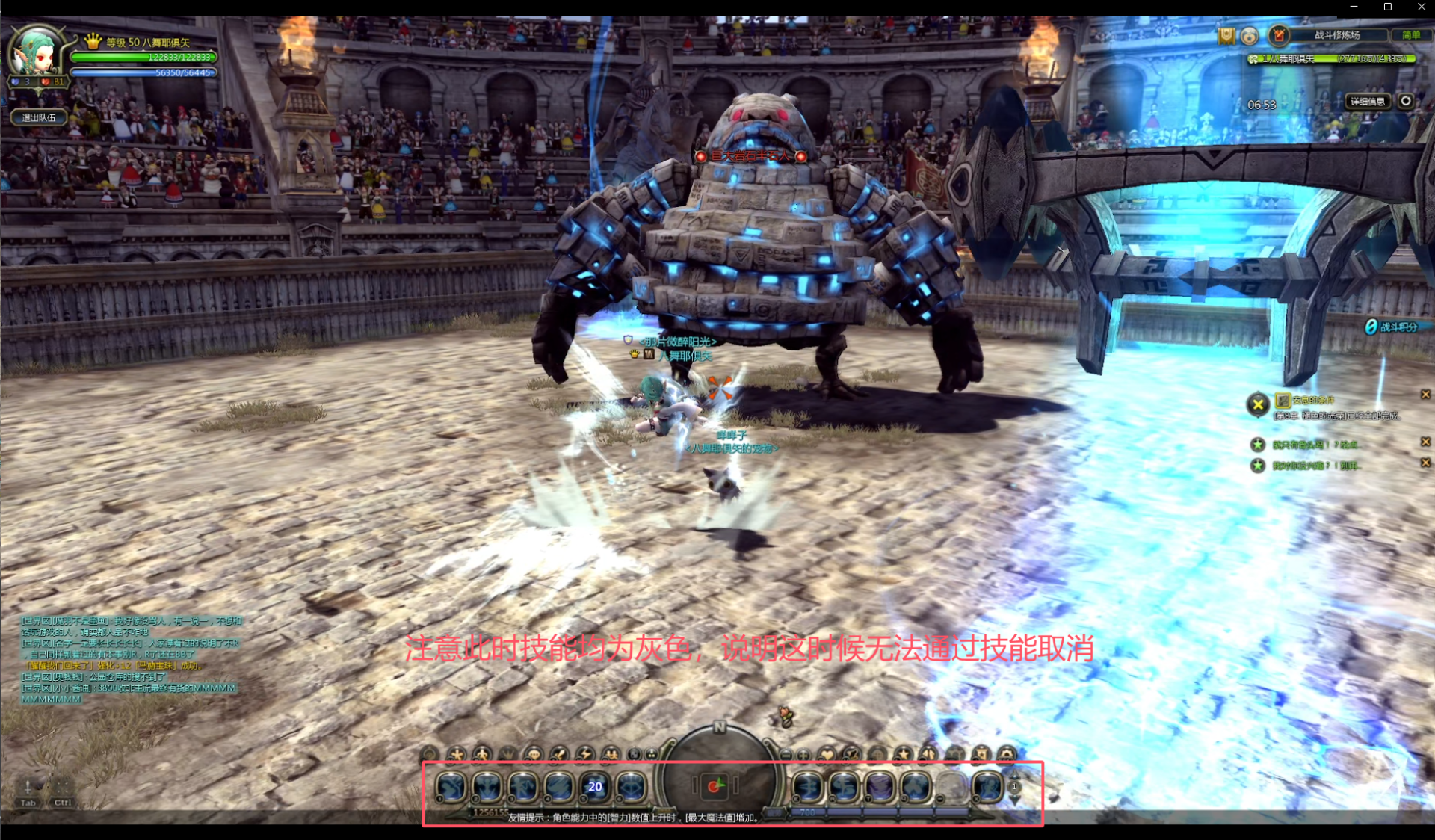The image size is (1435, 840).
Task: Click the circular refresh button beside 详细信息
Action: pyautogui.click(x=1406, y=101)
